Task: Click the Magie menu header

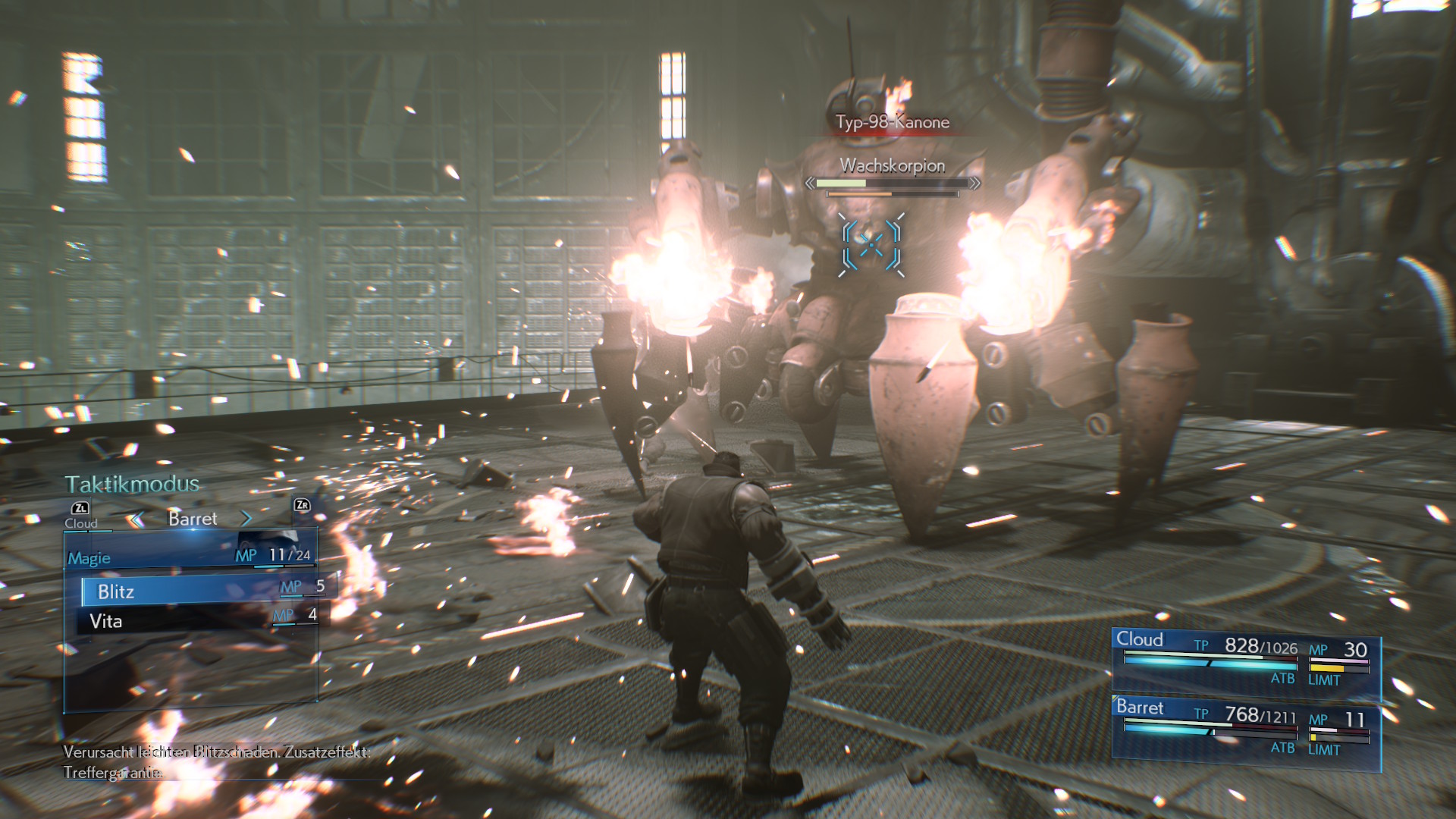Action: point(89,559)
